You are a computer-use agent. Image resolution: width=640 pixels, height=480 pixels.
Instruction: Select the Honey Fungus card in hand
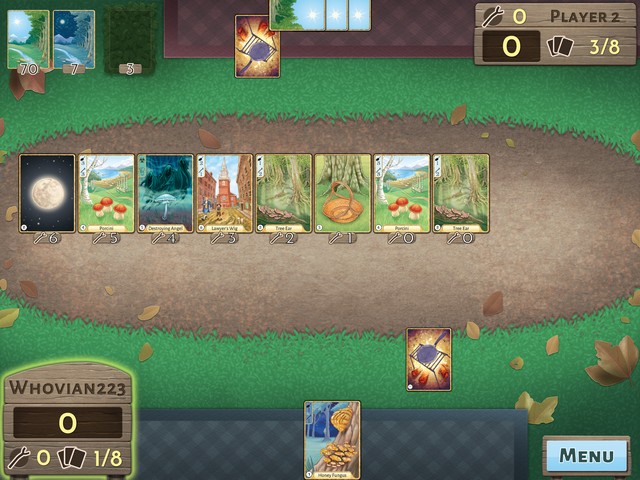[x=332, y=439]
